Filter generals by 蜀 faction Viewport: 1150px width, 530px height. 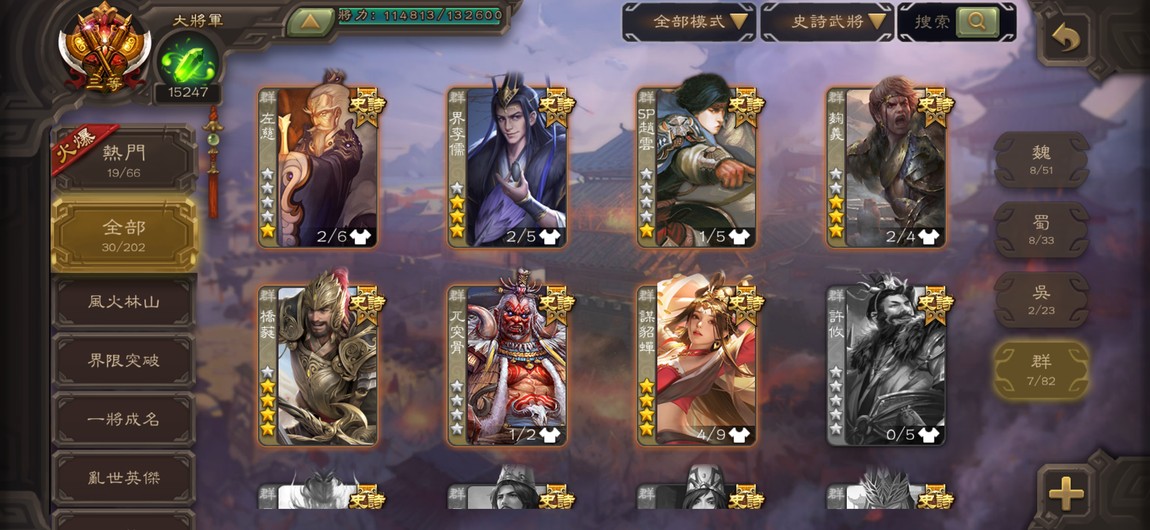pyautogui.click(x=1041, y=229)
